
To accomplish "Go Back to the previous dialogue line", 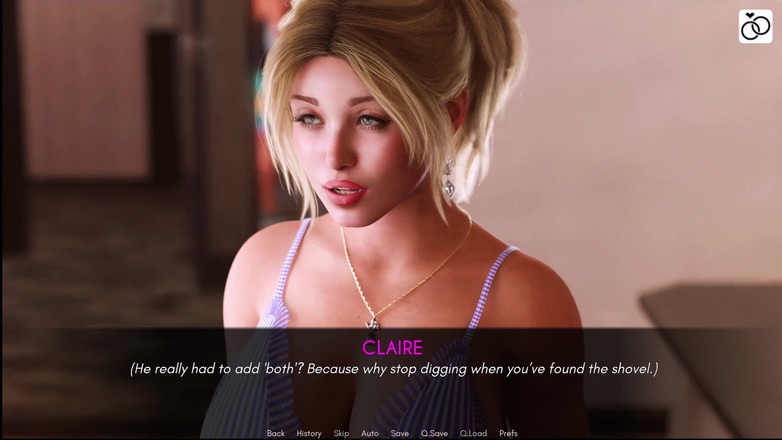I will click(275, 433).
